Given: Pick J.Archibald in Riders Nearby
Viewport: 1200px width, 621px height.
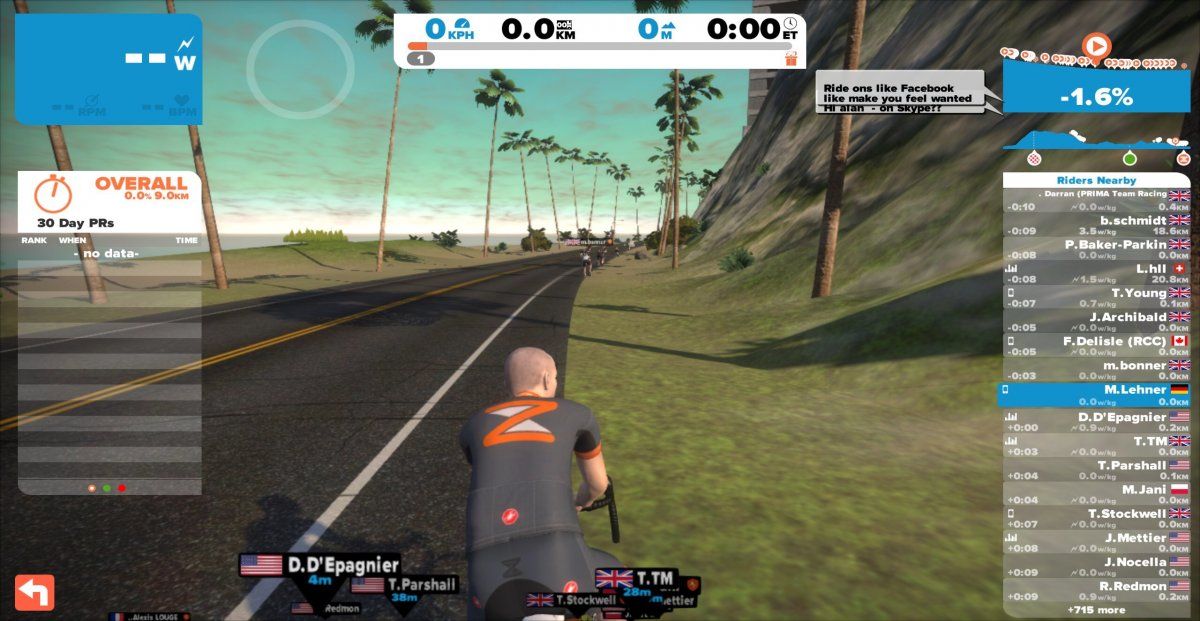Looking at the screenshot, I should (x=1097, y=322).
